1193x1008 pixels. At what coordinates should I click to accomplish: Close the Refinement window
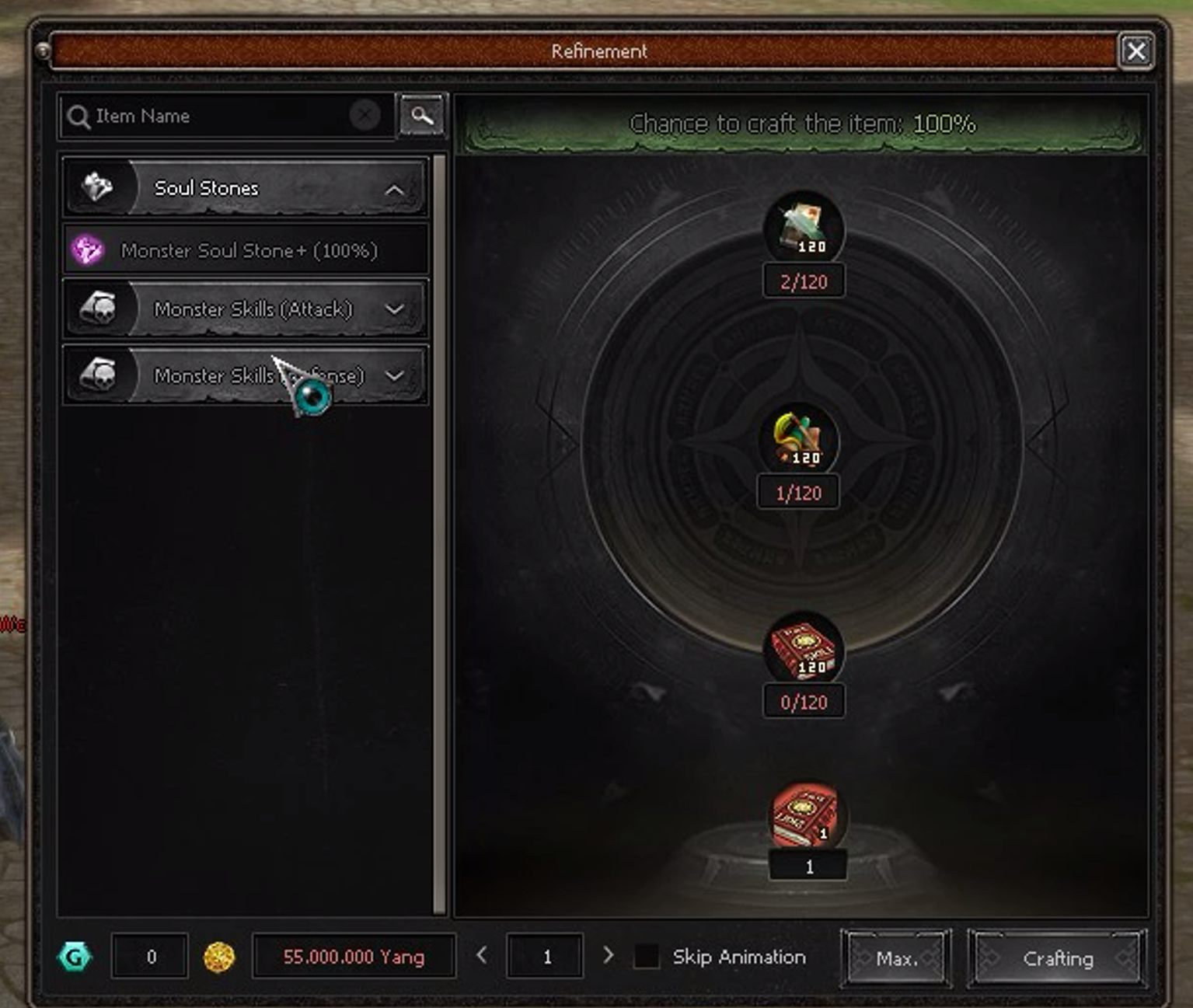[x=1135, y=51]
